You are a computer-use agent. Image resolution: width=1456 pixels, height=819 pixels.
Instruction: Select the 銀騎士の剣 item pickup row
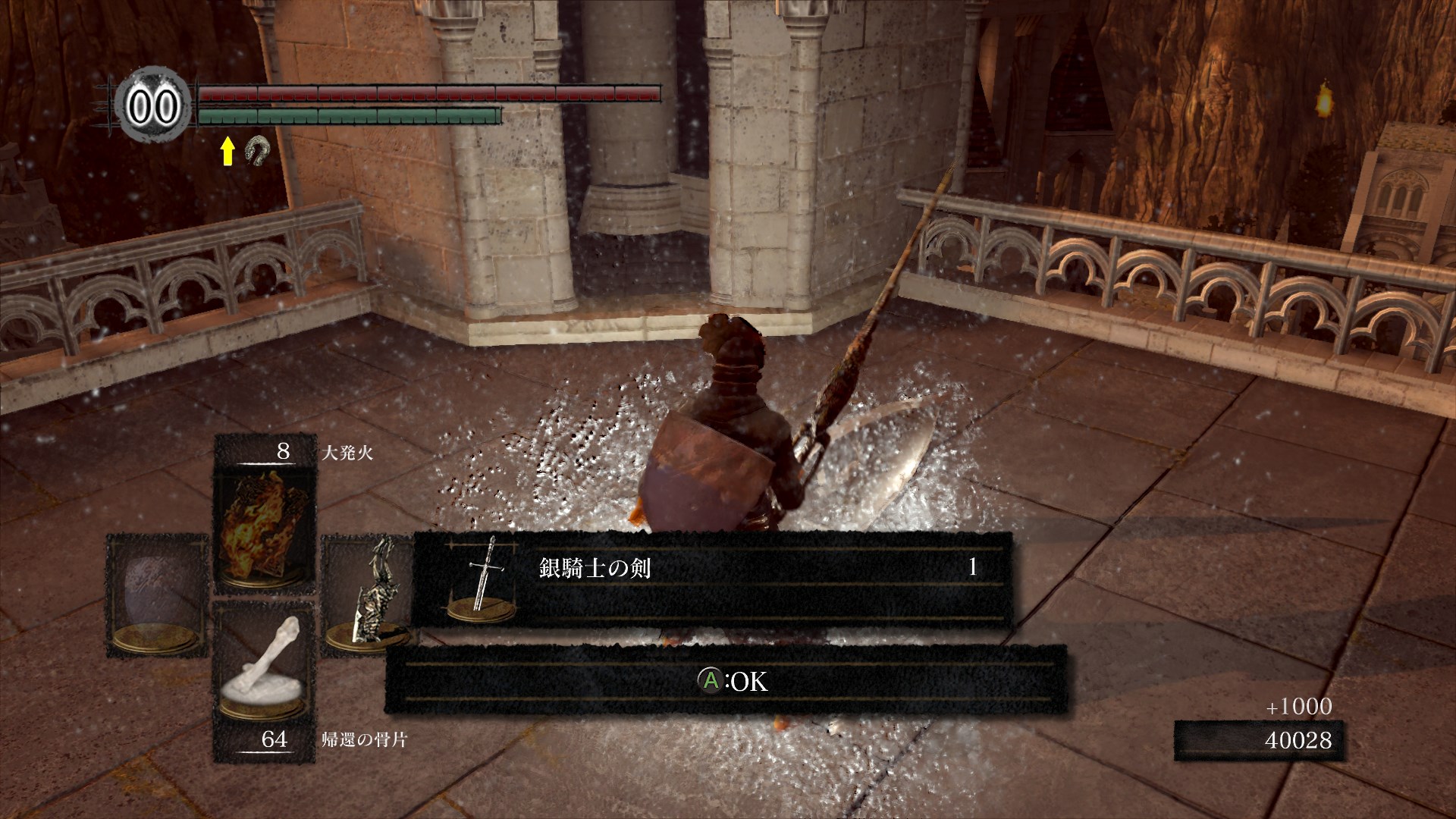coord(711,579)
